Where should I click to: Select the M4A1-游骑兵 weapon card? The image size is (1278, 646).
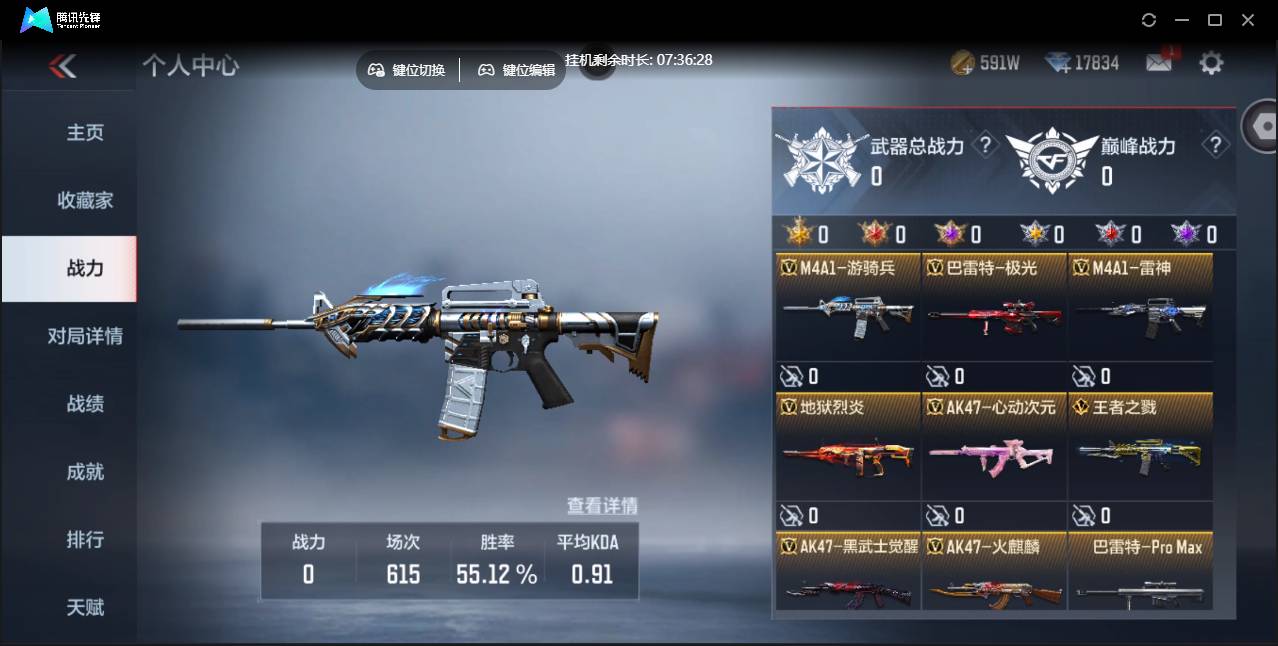[847, 306]
